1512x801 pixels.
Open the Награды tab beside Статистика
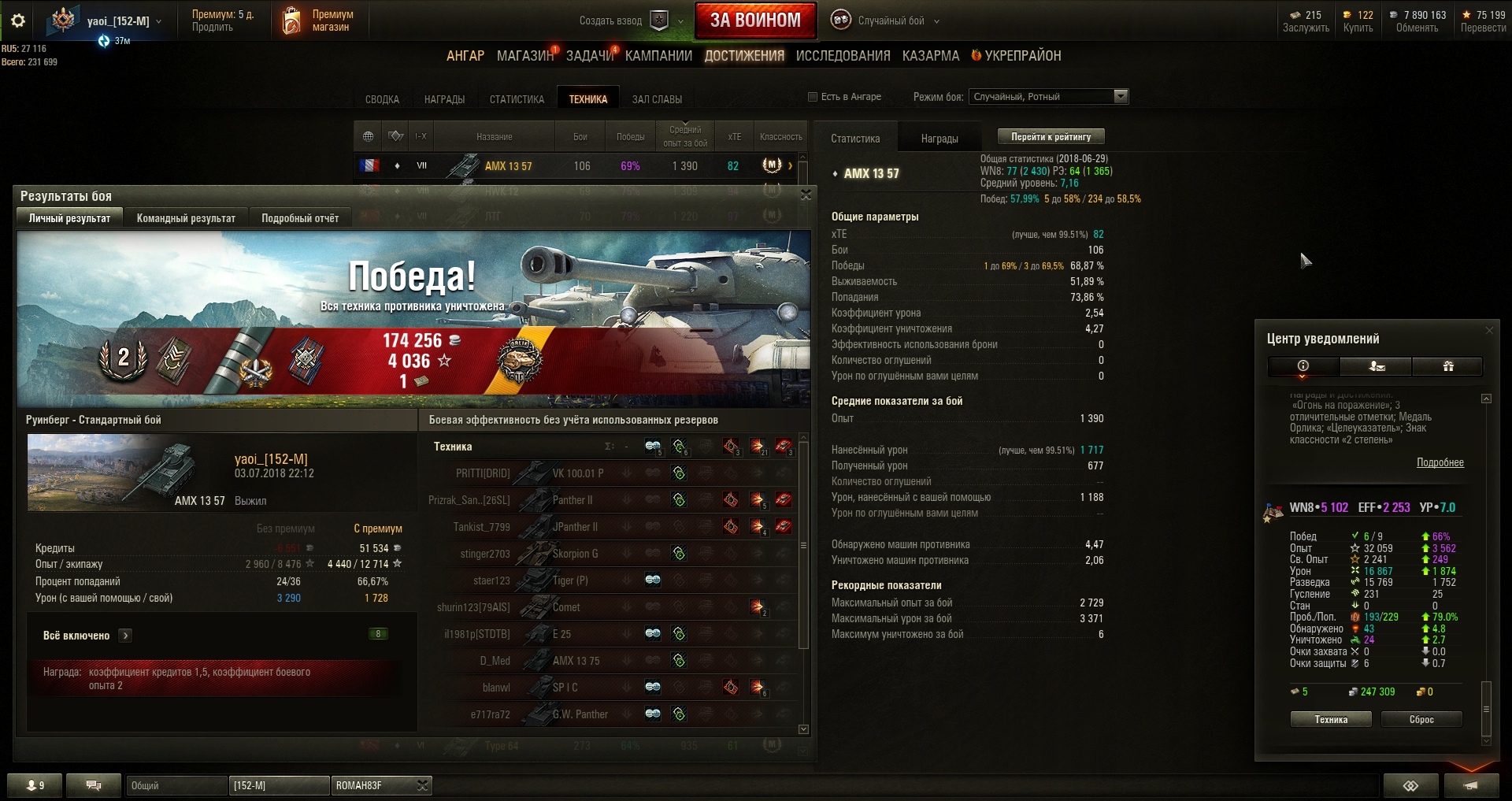coord(939,139)
